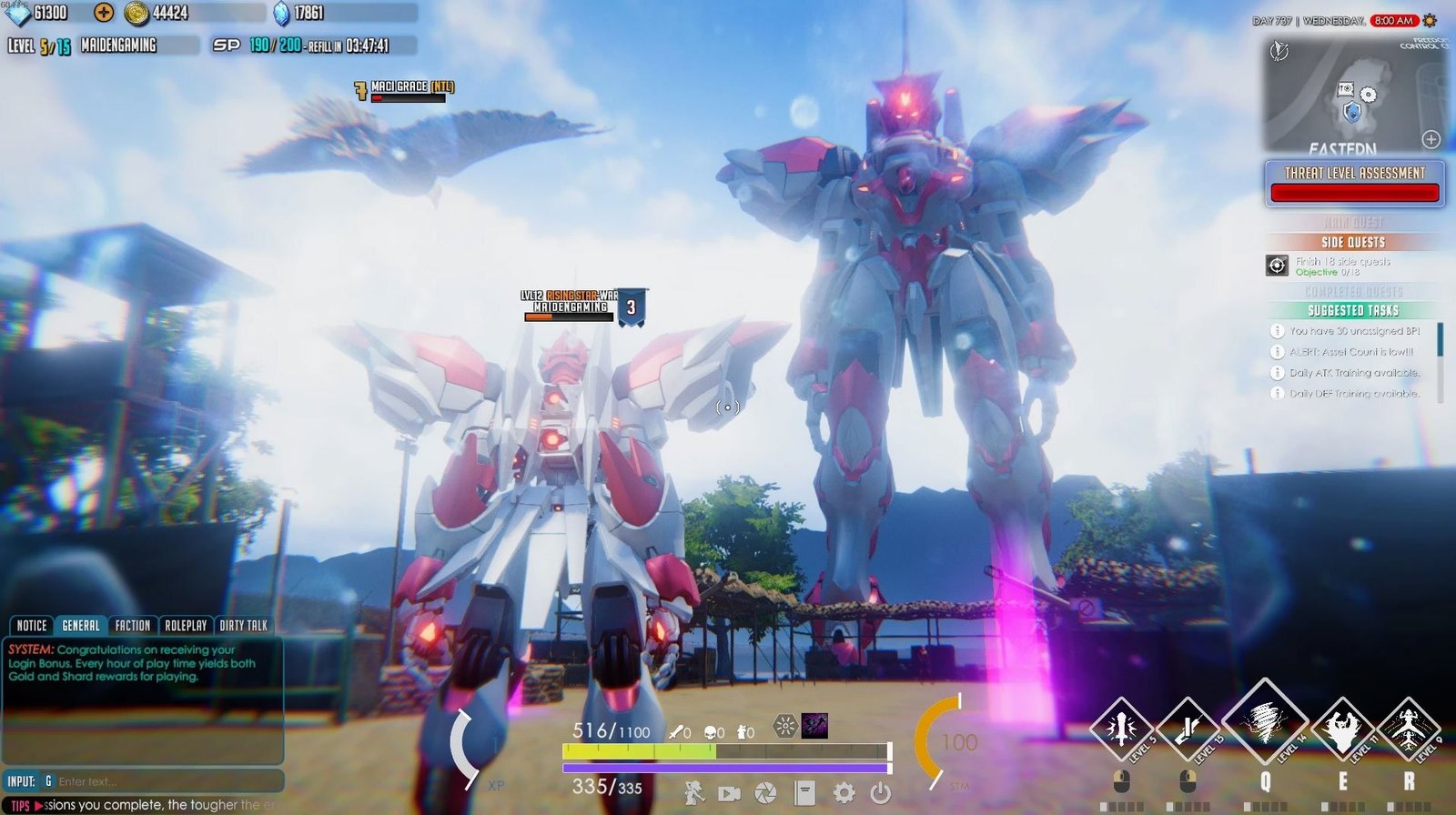1456x815 pixels.
Task: Use the level 5 sword ability
Action: click(1121, 728)
